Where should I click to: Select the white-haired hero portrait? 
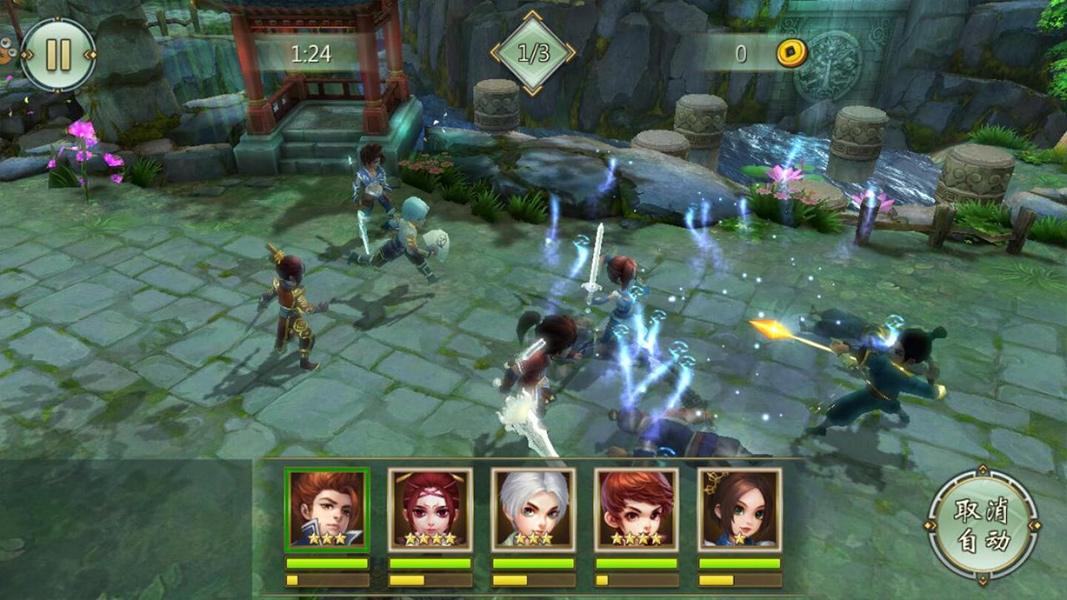coord(533,509)
